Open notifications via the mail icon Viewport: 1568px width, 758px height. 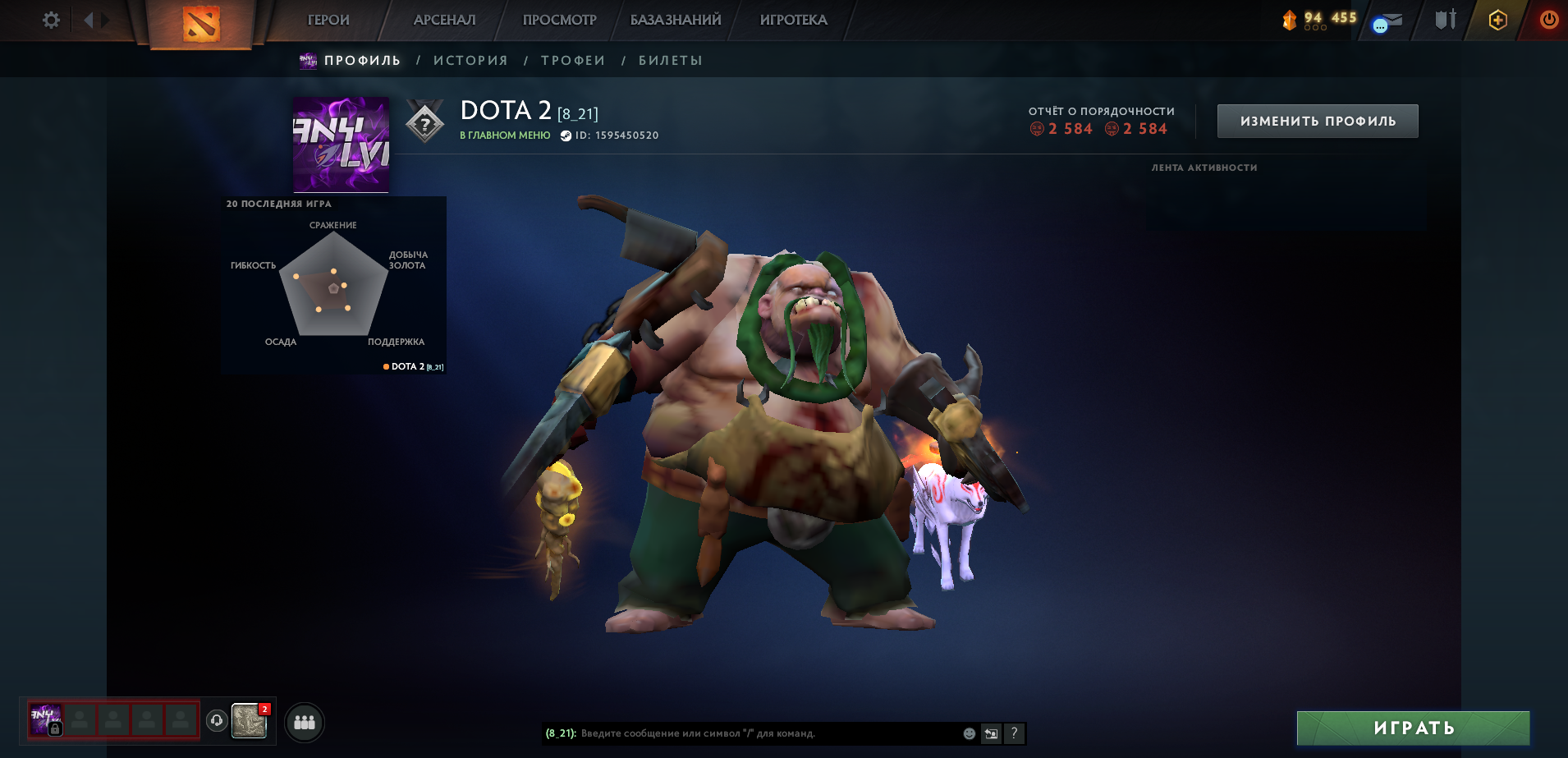click(1389, 19)
